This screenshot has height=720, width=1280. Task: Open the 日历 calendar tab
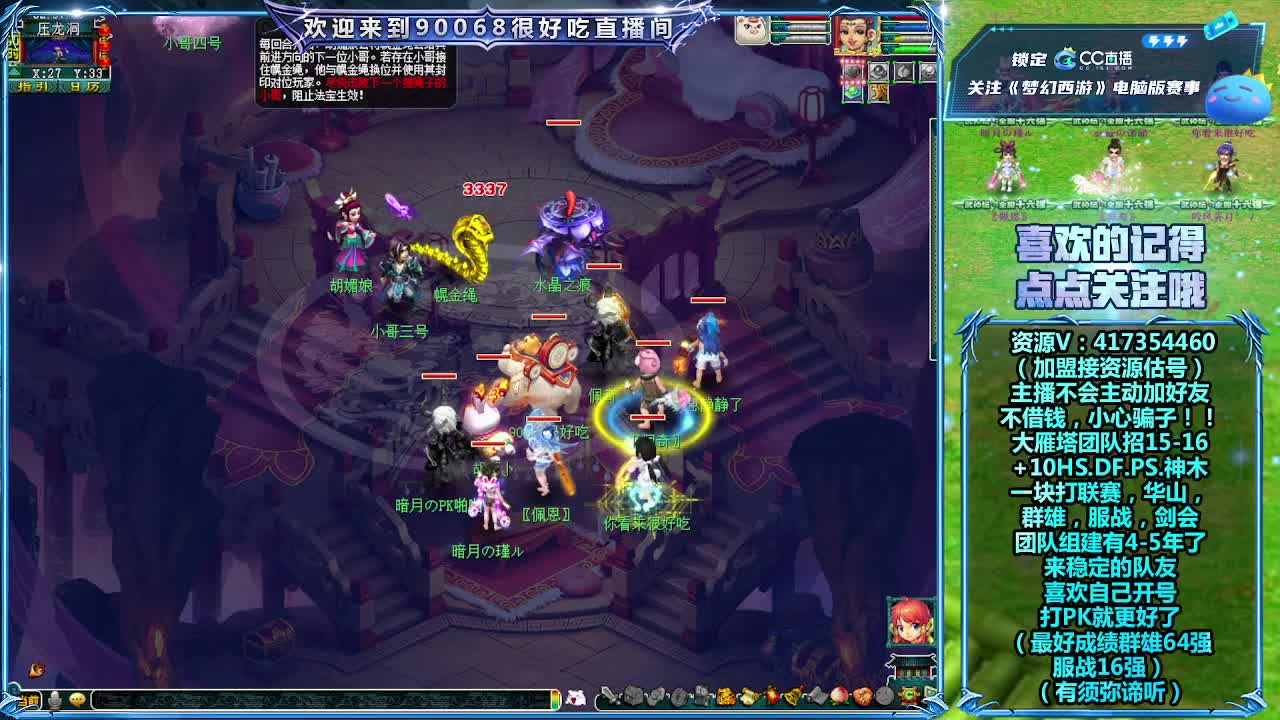(83, 86)
